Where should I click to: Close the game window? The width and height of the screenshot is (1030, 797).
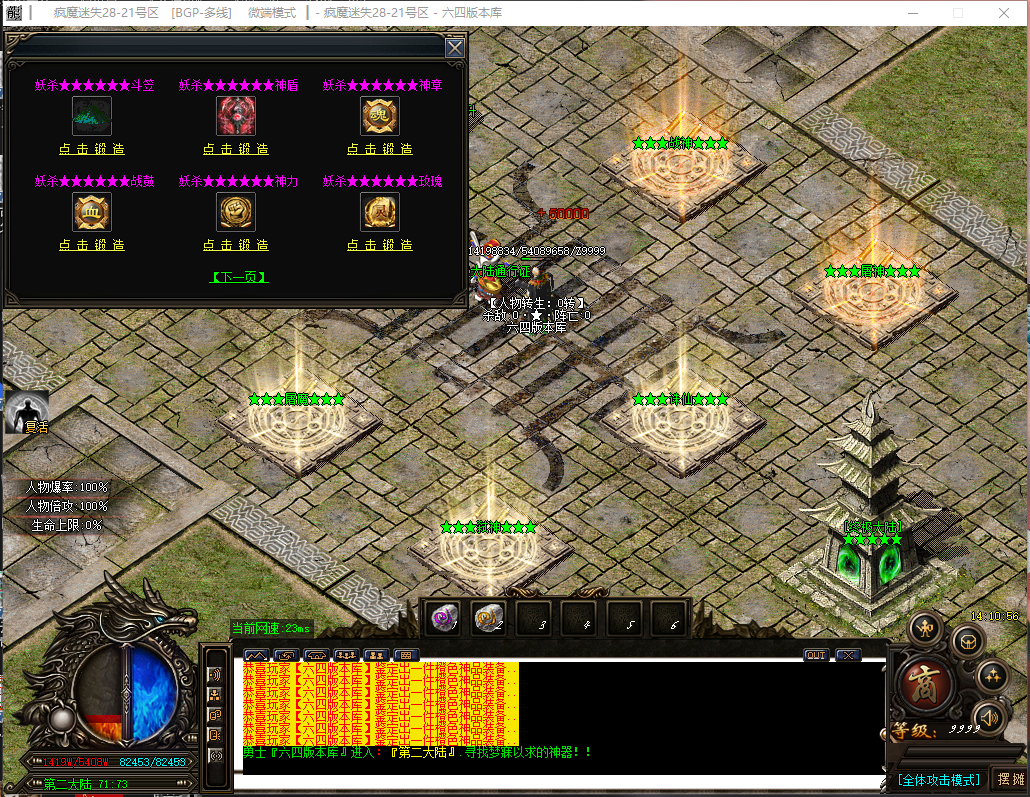click(x=1004, y=12)
